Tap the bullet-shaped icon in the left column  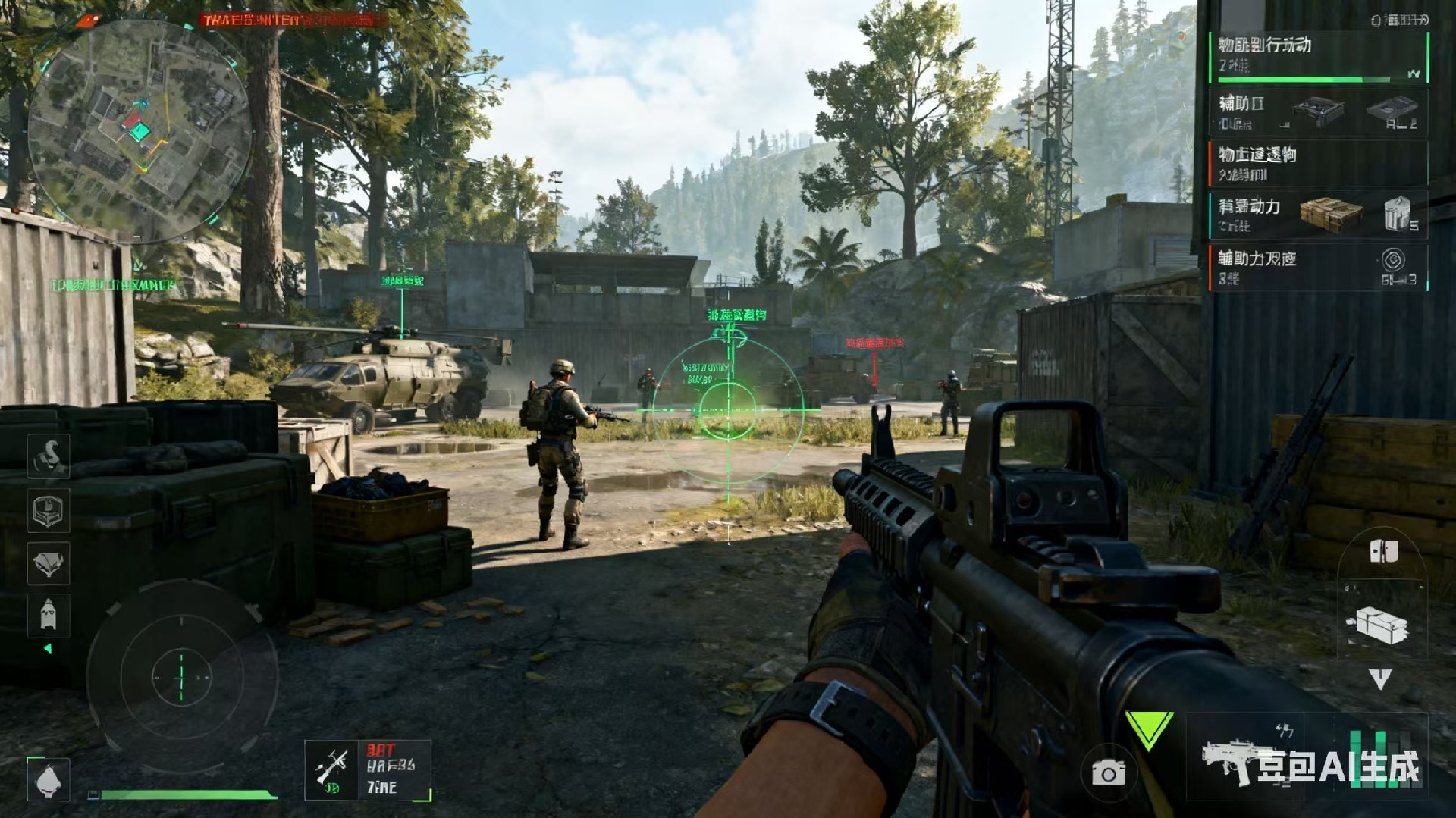pos(49,614)
